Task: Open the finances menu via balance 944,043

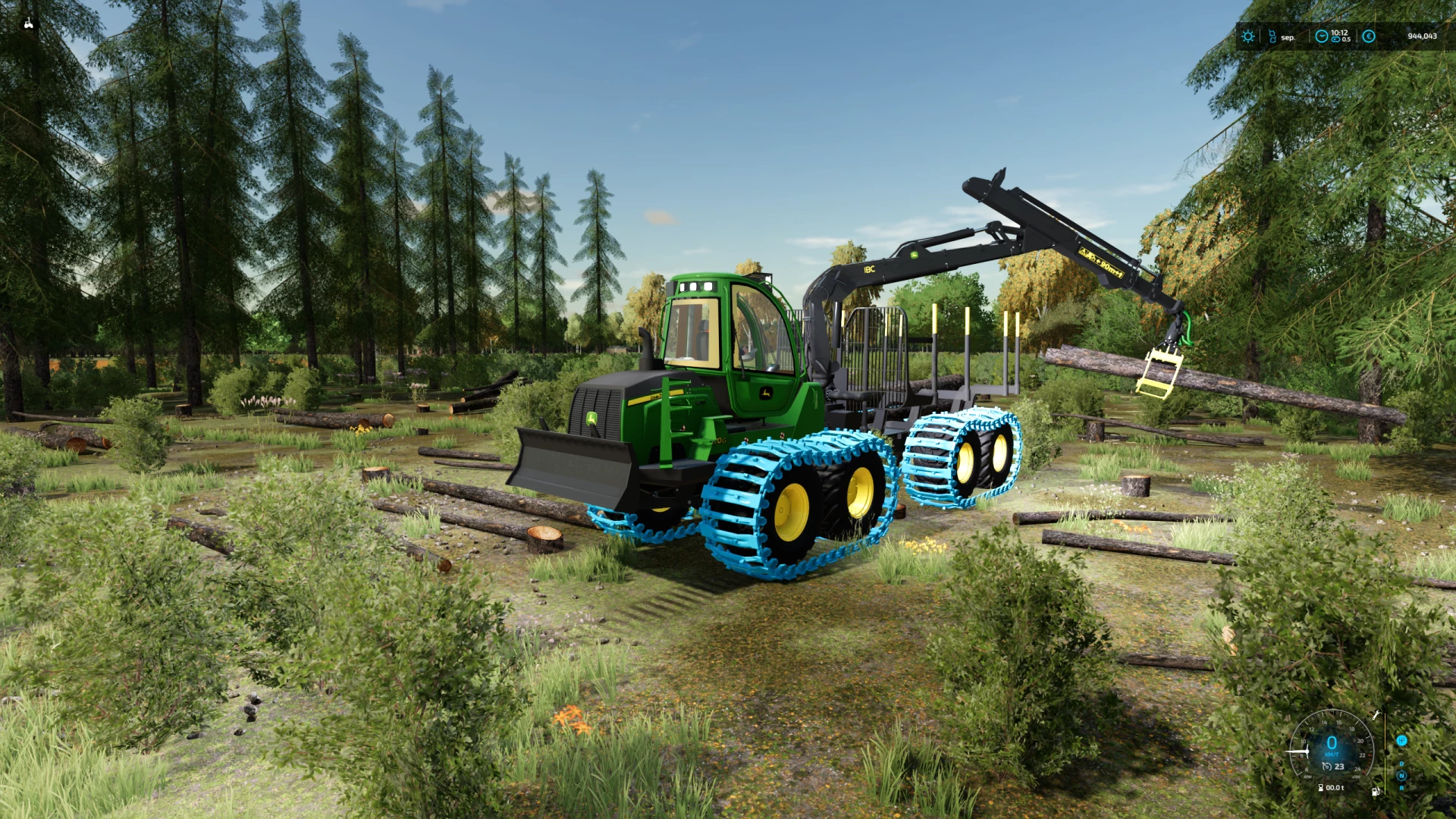Action: point(1423,36)
